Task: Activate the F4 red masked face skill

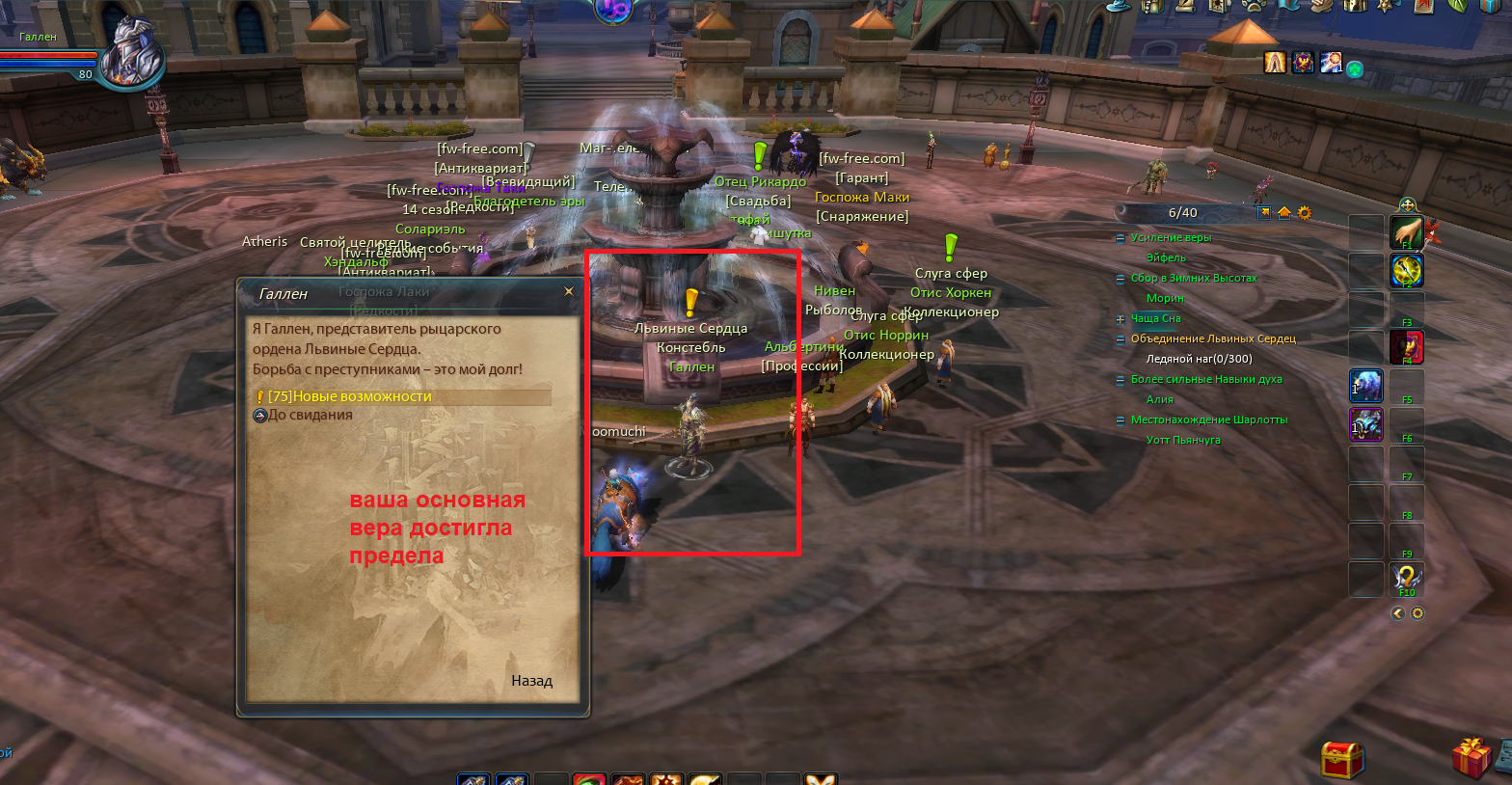Action: point(1407,346)
